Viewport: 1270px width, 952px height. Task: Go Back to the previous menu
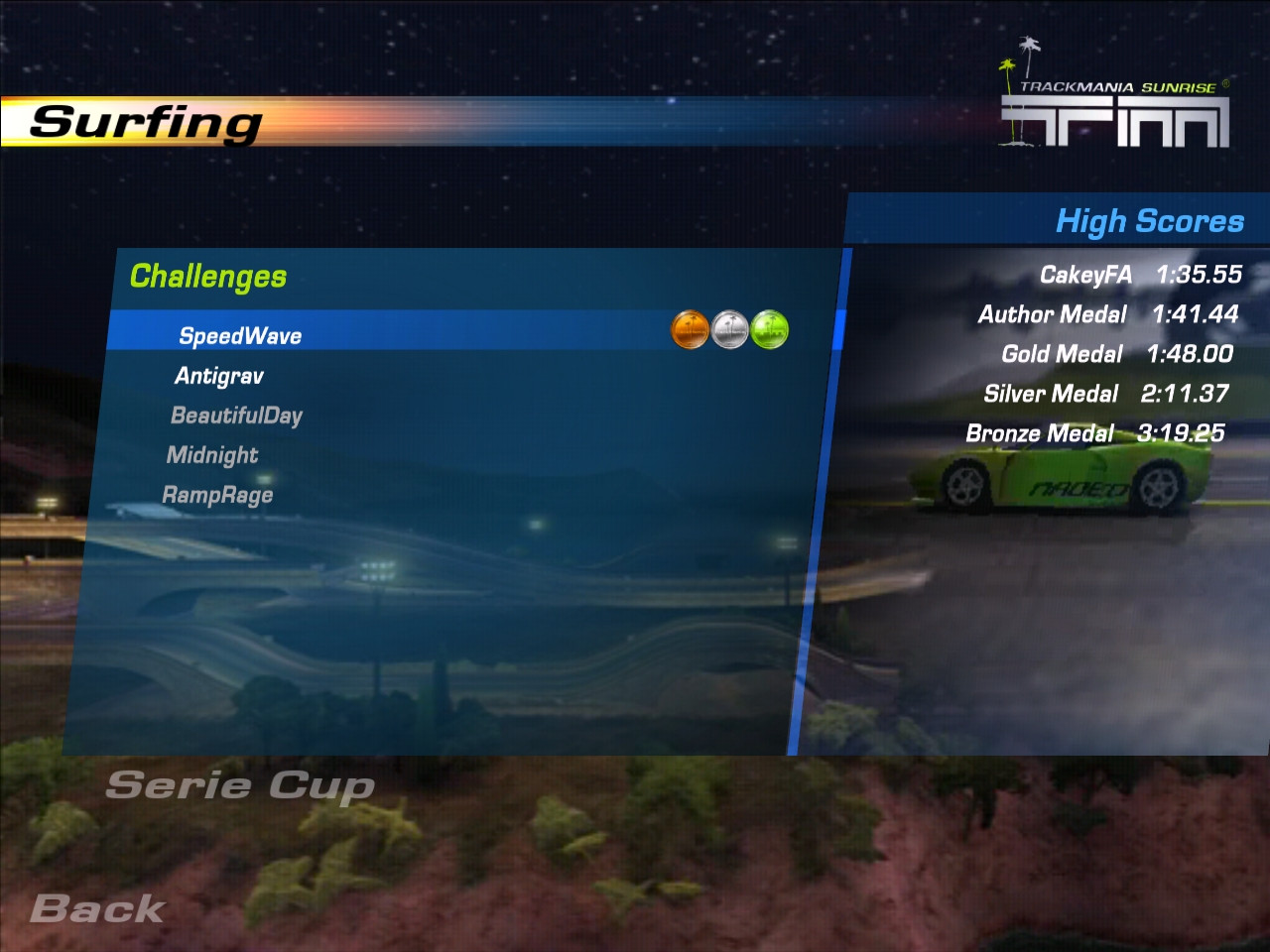pyautogui.click(x=97, y=909)
